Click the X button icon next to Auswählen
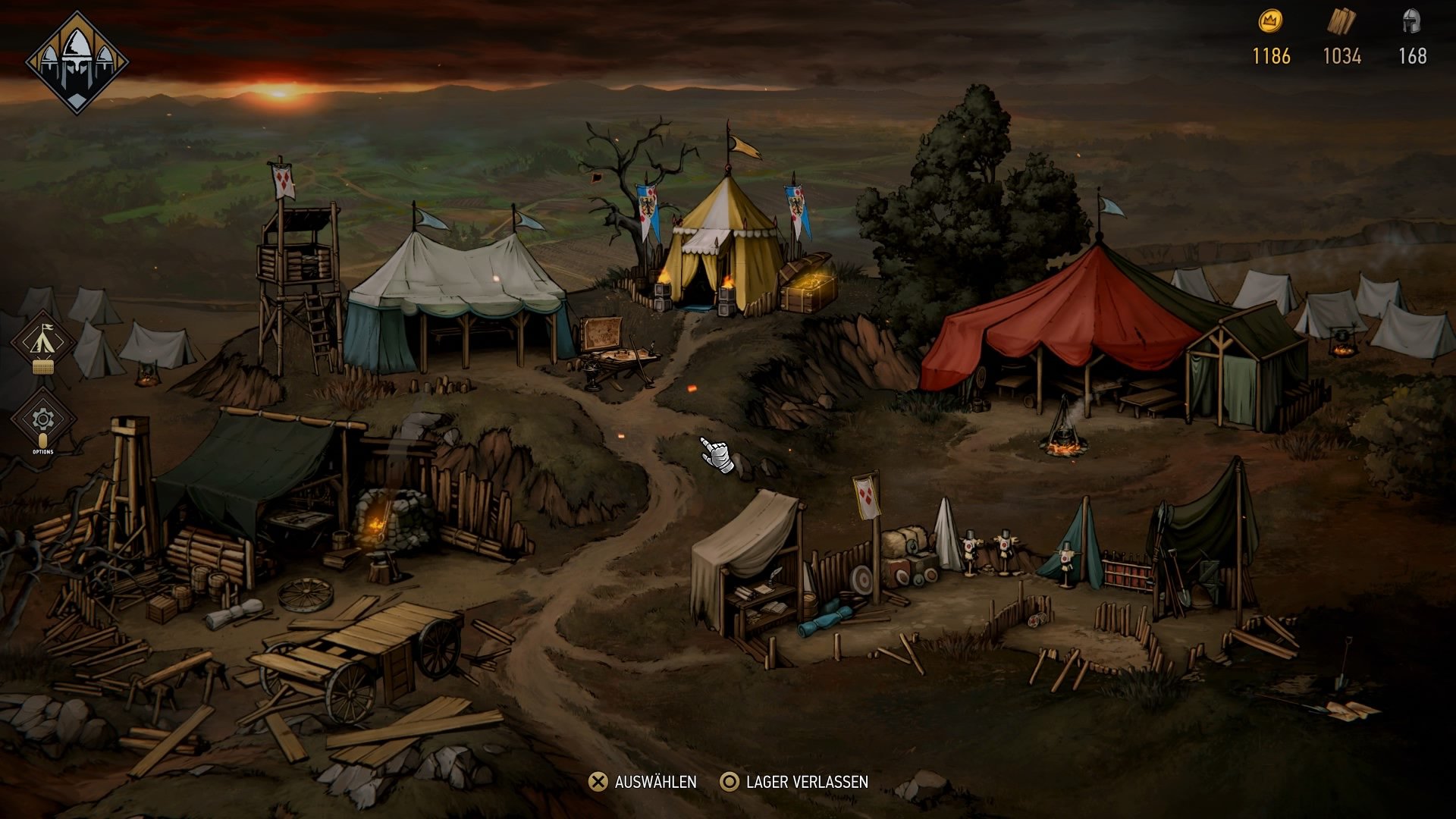 [598, 781]
